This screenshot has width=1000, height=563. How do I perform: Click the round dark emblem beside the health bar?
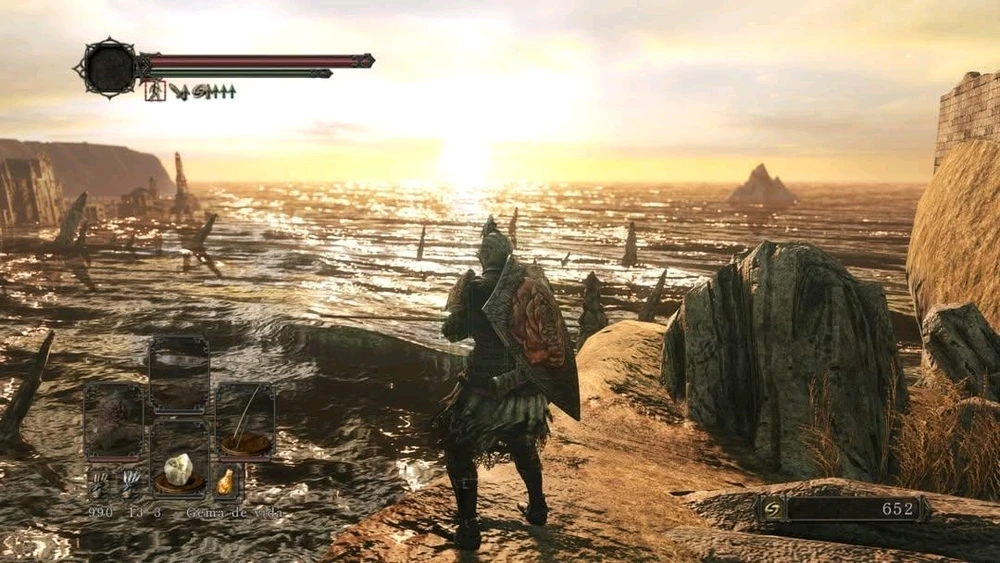point(107,68)
